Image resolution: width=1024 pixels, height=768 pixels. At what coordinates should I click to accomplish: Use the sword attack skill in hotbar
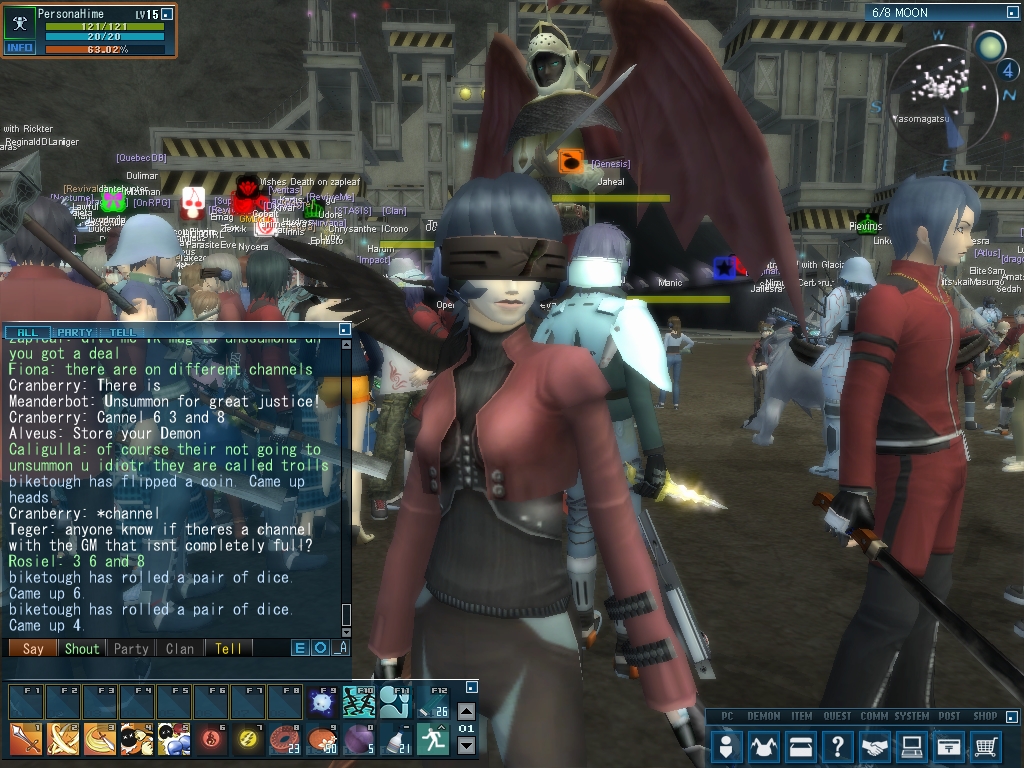pyautogui.click(x=25, y=738)
